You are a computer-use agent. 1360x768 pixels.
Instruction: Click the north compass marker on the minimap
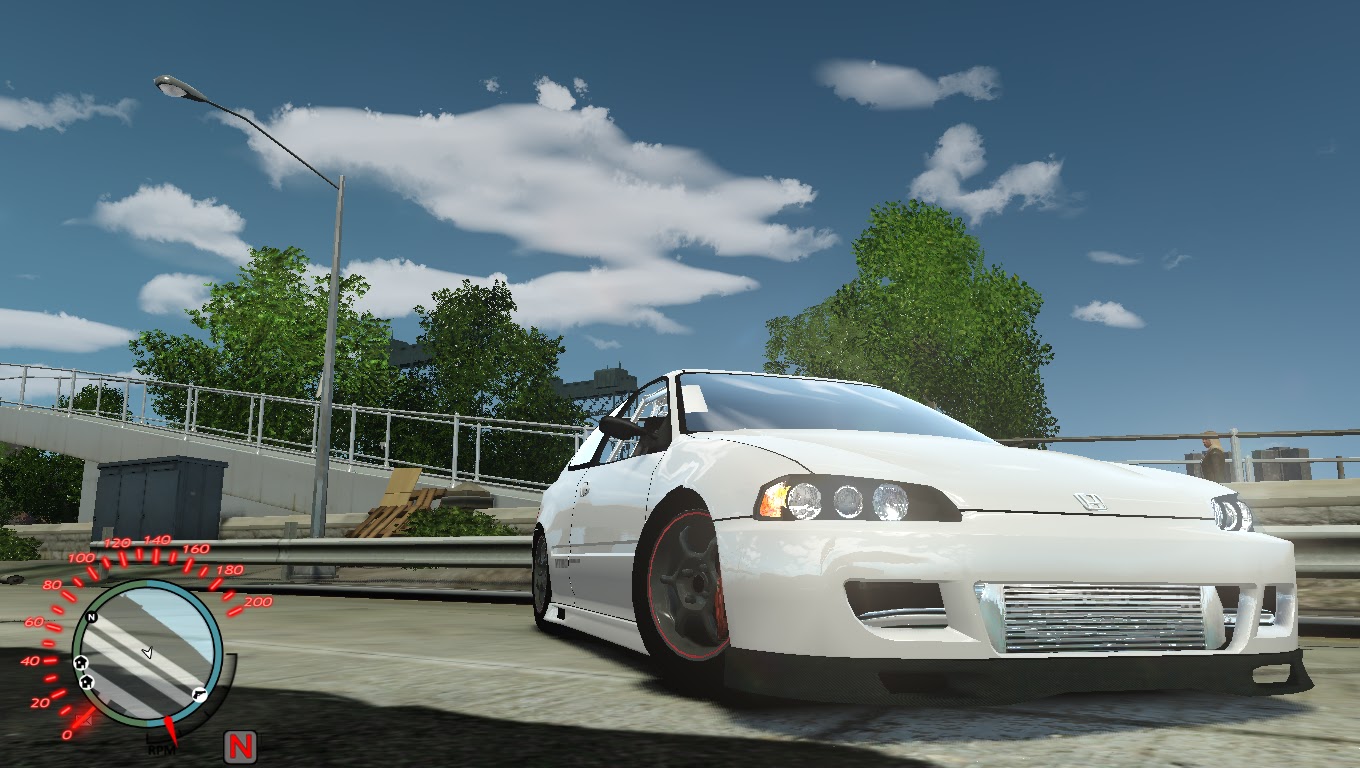coord(91,616)
